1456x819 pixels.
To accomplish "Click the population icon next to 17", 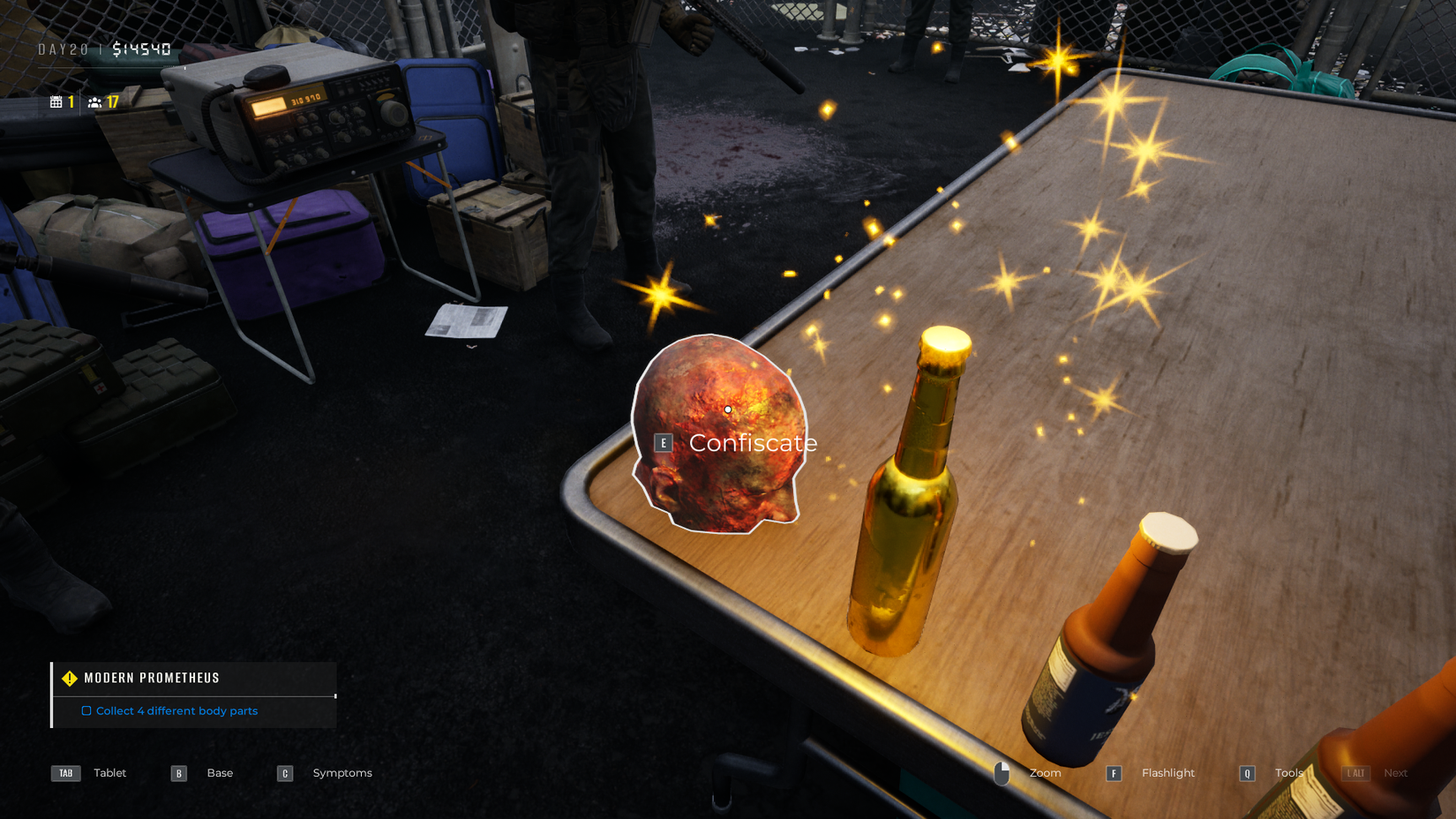I will [x=94, y=101].
